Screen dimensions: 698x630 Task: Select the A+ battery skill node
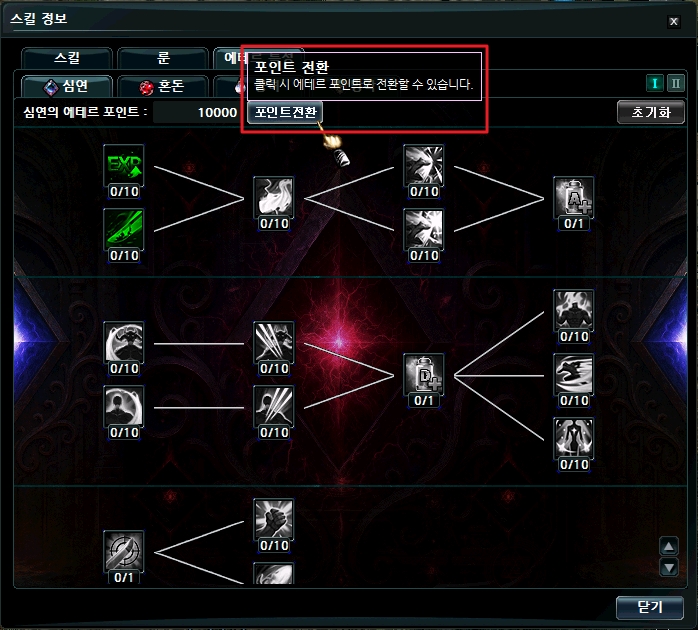573,197
